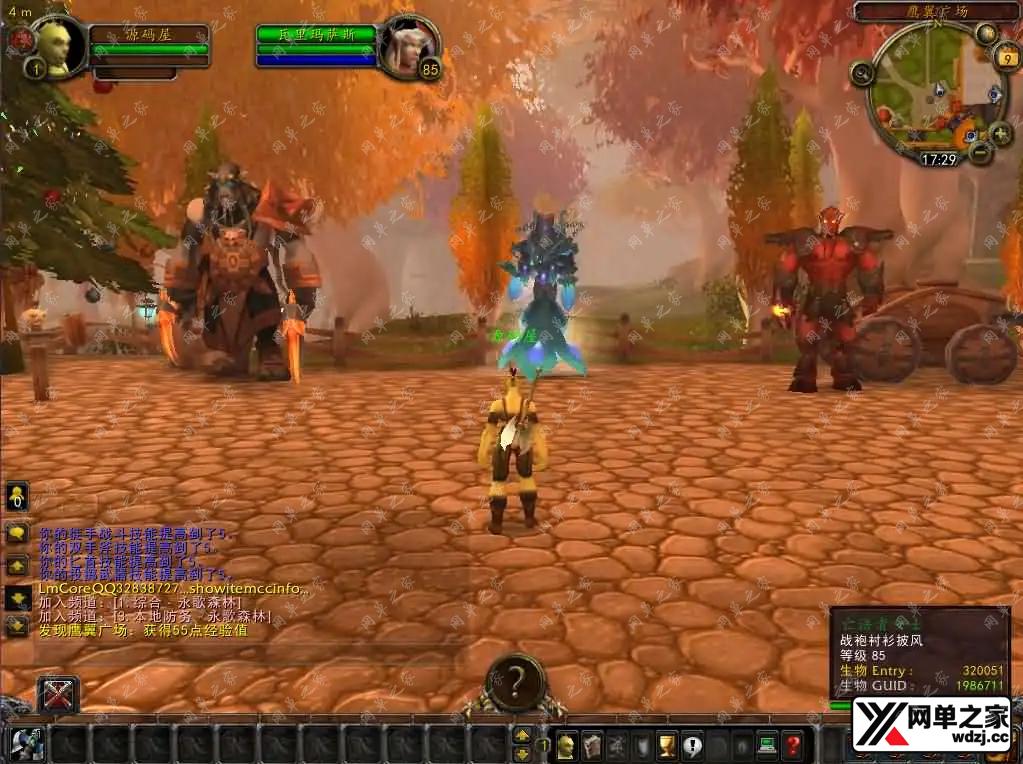1023x764 pixels.
Task: Click the player character portrait
Action: tap(54, 44)
